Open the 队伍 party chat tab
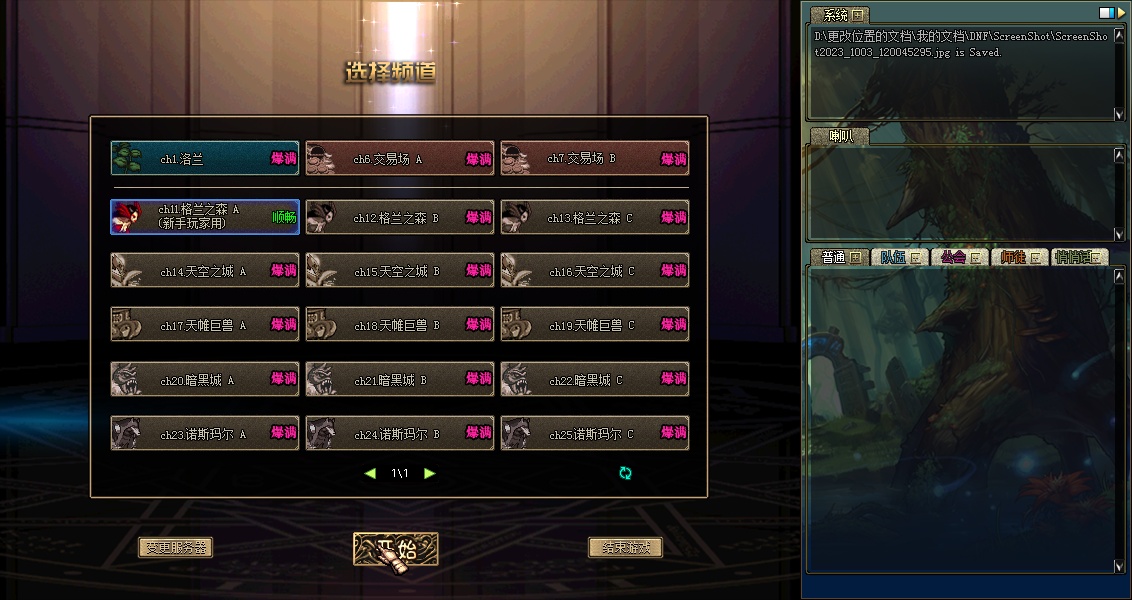Viewport: 1132px width, 600px height. (x=899, y=257)
